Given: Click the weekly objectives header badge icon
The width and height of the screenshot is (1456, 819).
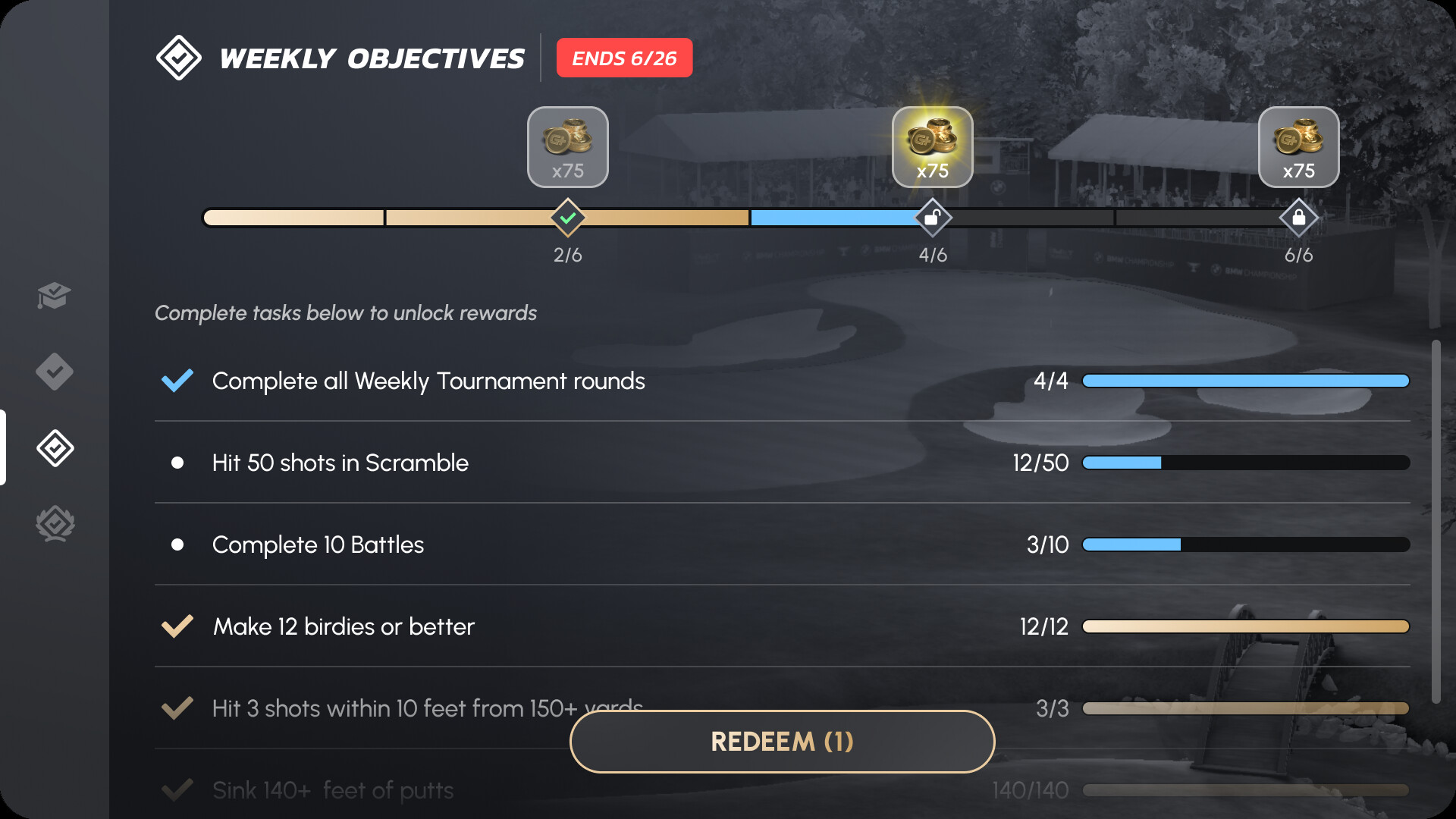Looking at the screenshot, I should click(177, 57).
